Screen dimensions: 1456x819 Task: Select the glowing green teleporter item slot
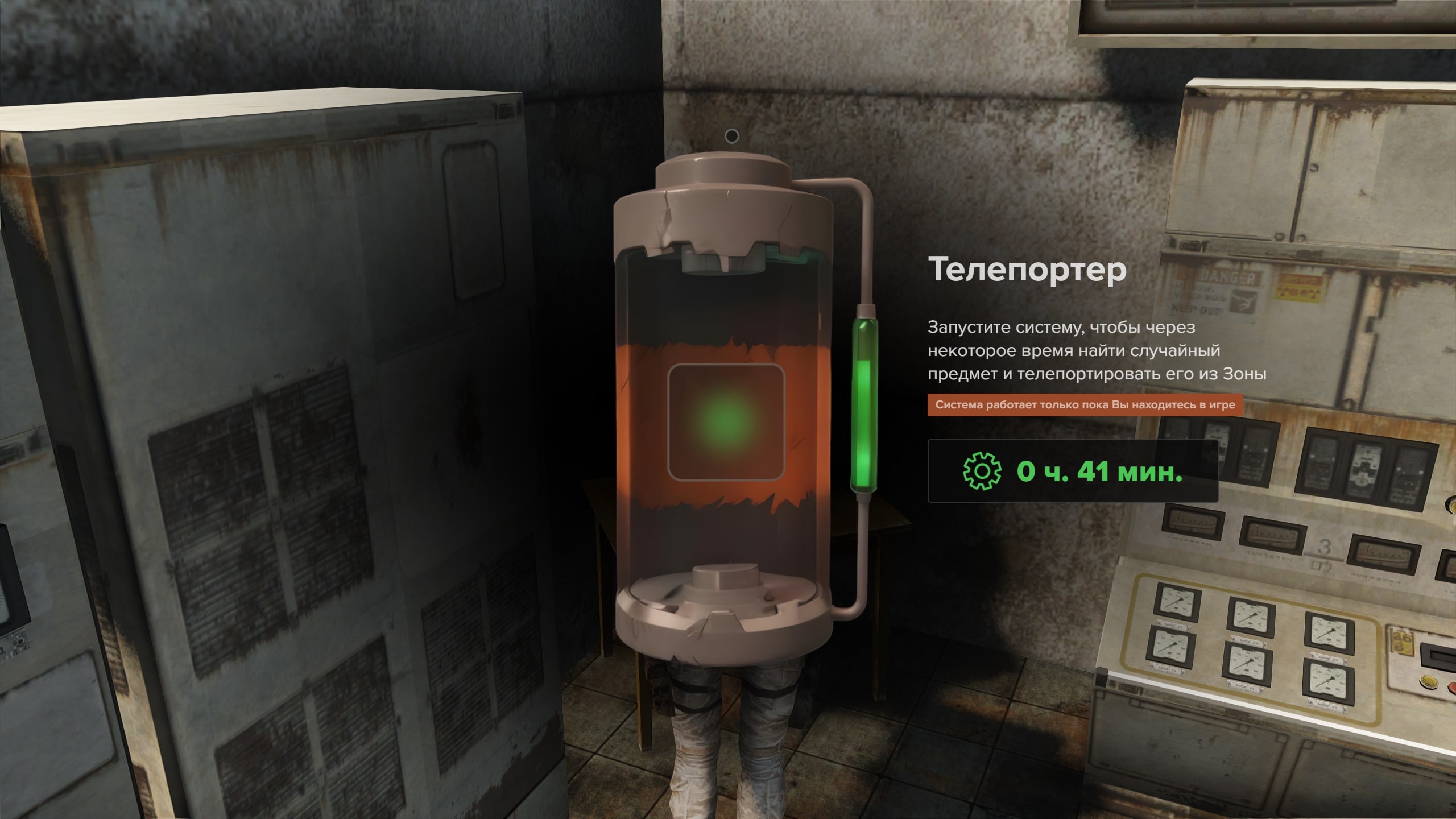(726, 422)
